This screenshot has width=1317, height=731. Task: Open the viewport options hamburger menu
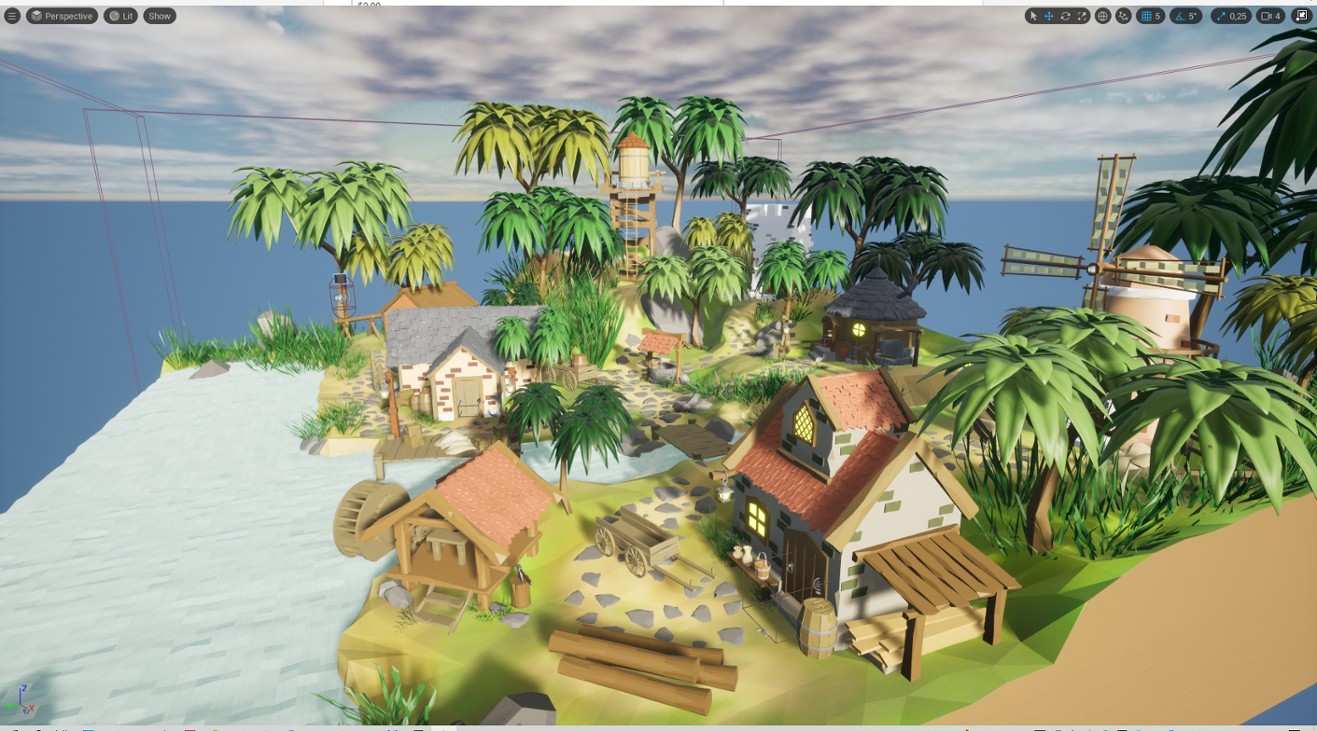click(12, 15)
